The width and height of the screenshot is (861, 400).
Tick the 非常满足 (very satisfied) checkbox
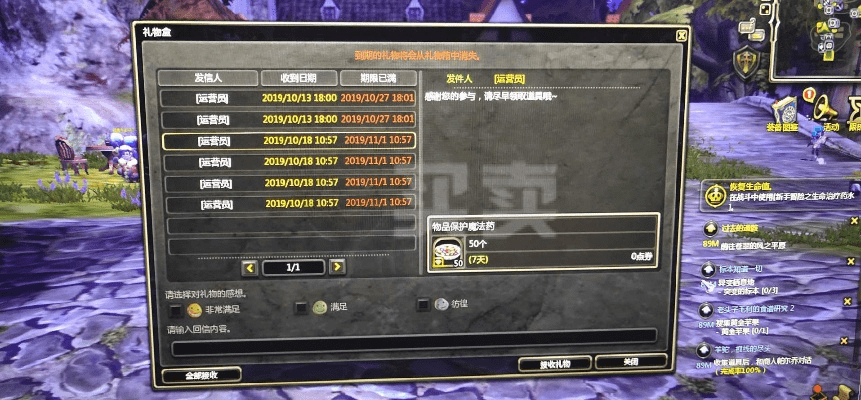coord(176,310)
